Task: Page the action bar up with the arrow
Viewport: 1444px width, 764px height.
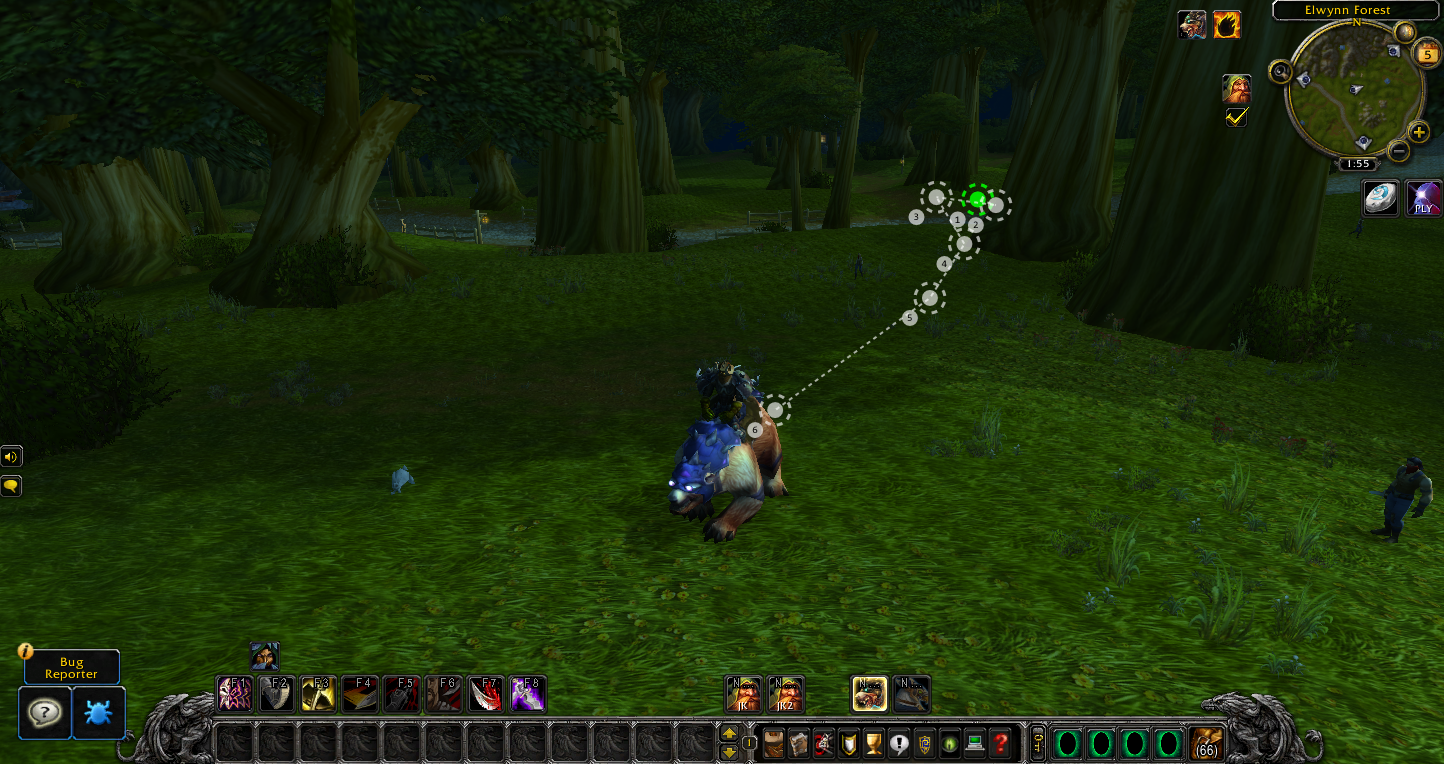Action: 729,734
